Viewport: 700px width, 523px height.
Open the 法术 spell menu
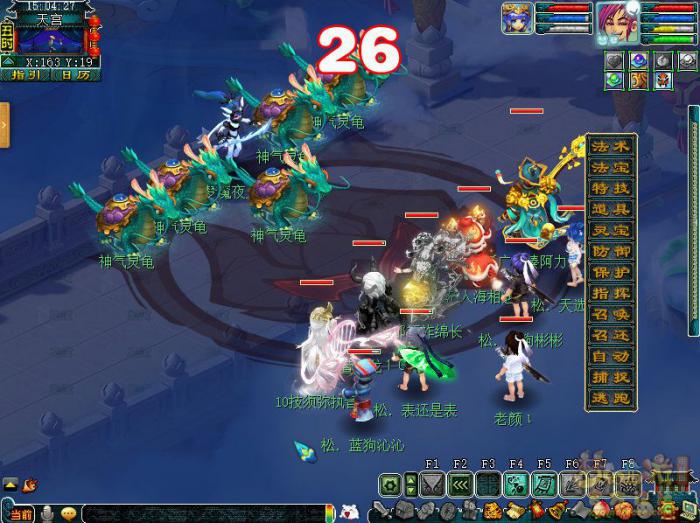pos(611,146)
